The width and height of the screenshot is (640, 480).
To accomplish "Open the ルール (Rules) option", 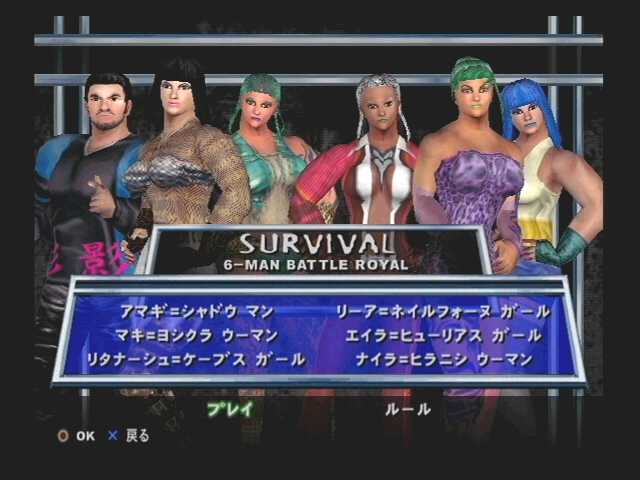I will point(408,408).
